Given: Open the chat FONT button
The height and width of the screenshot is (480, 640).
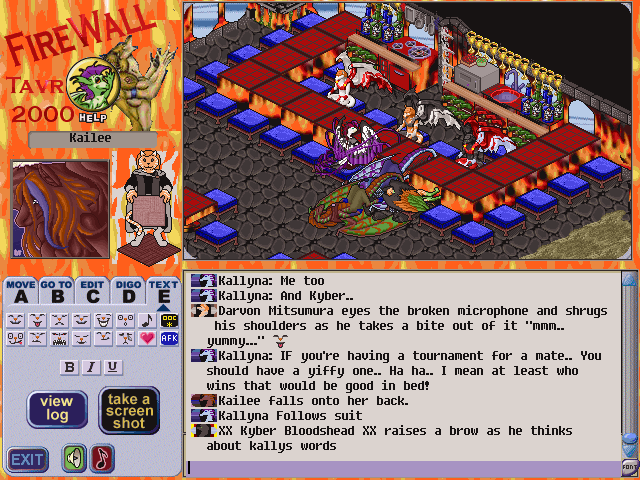Looking at the screenshot, I should pos(630,467).
